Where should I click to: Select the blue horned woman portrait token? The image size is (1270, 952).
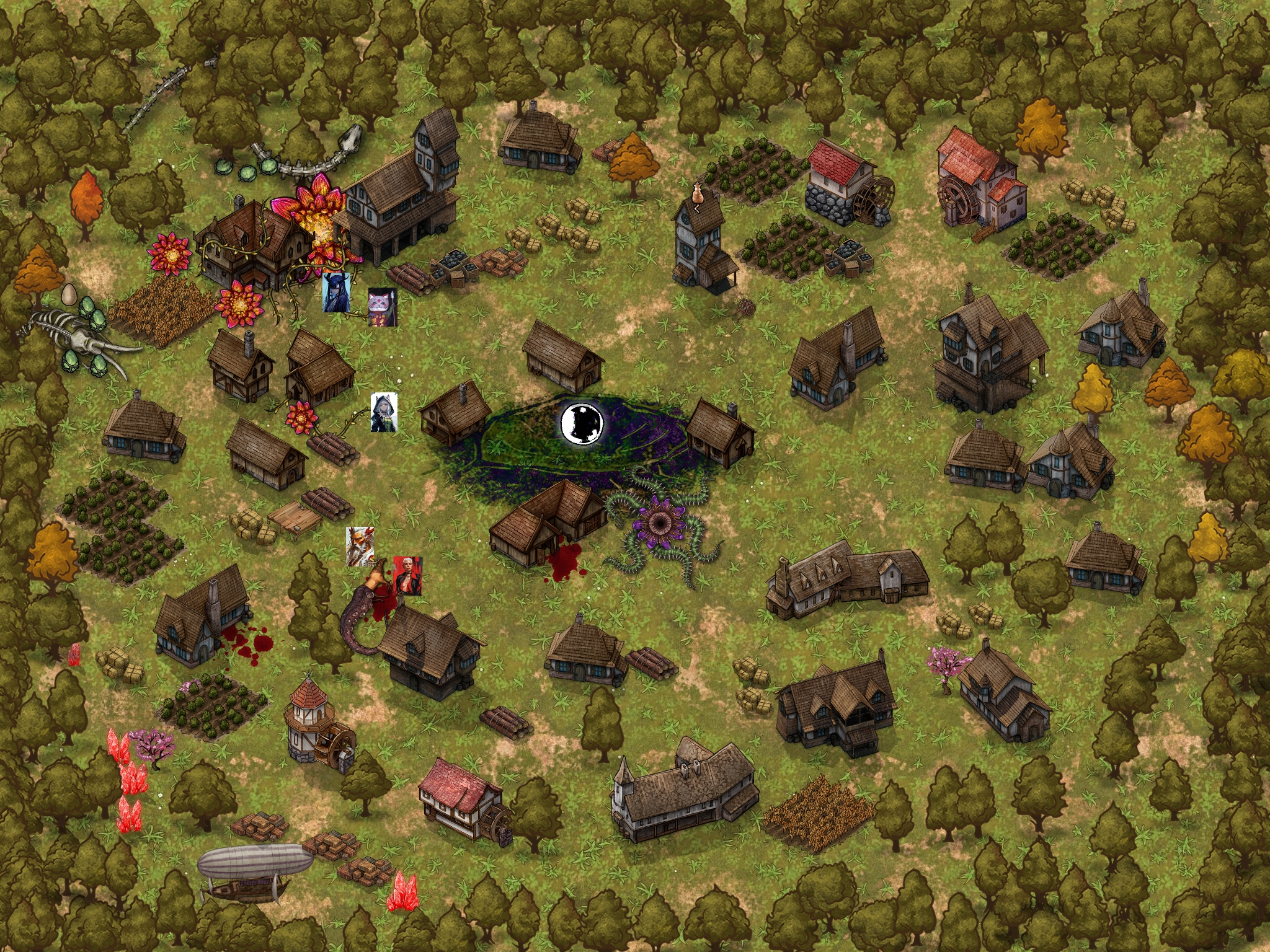(336, 293)
